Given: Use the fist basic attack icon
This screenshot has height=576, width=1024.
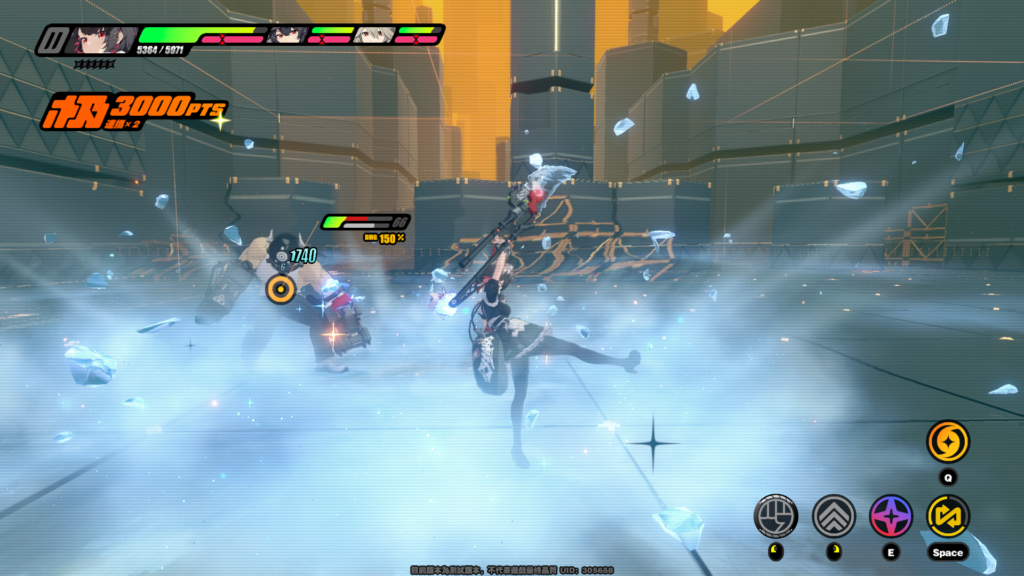Looking at the screenshot, I should (x=774, y=515).
